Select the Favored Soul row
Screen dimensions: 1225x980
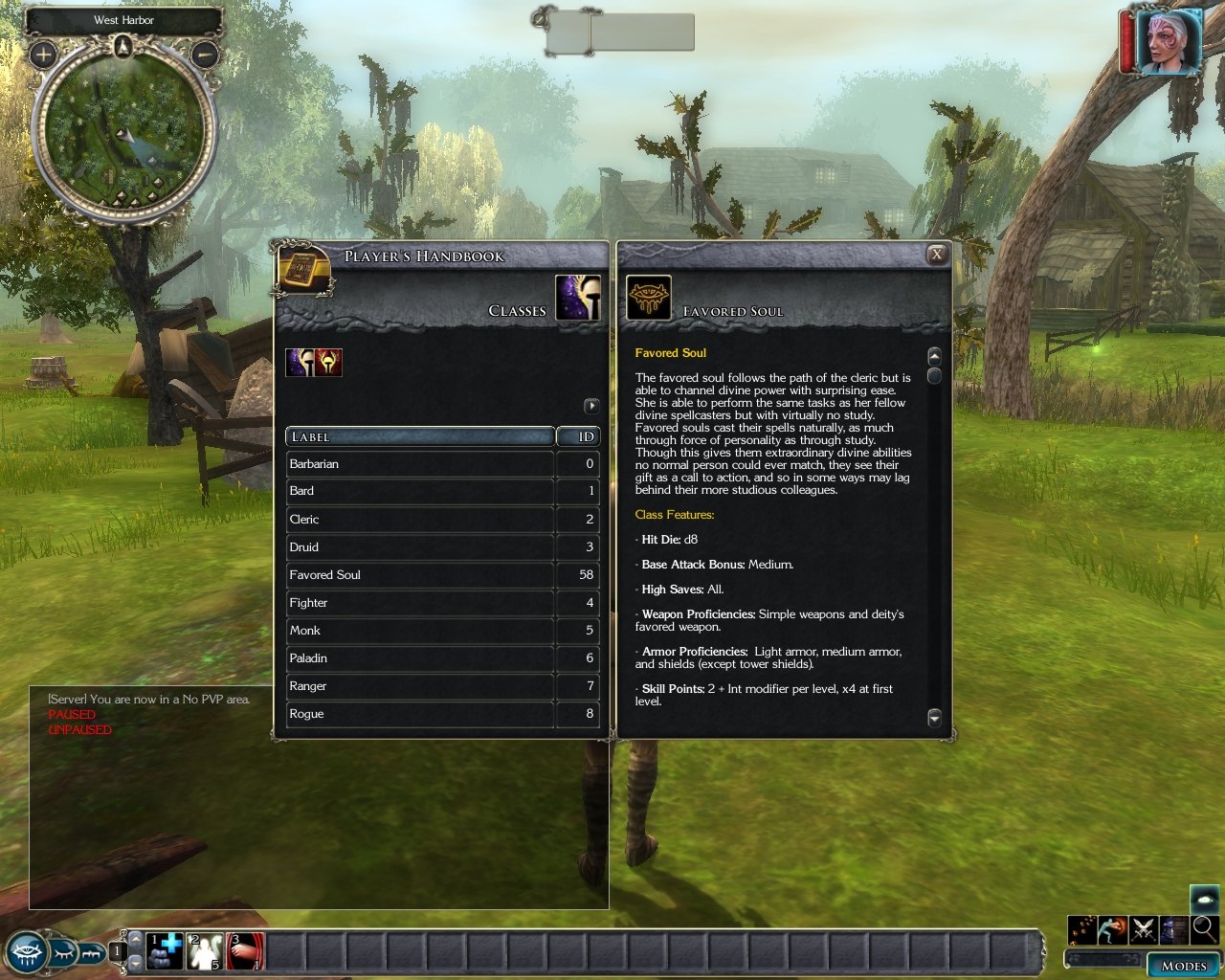click(419, 575)
